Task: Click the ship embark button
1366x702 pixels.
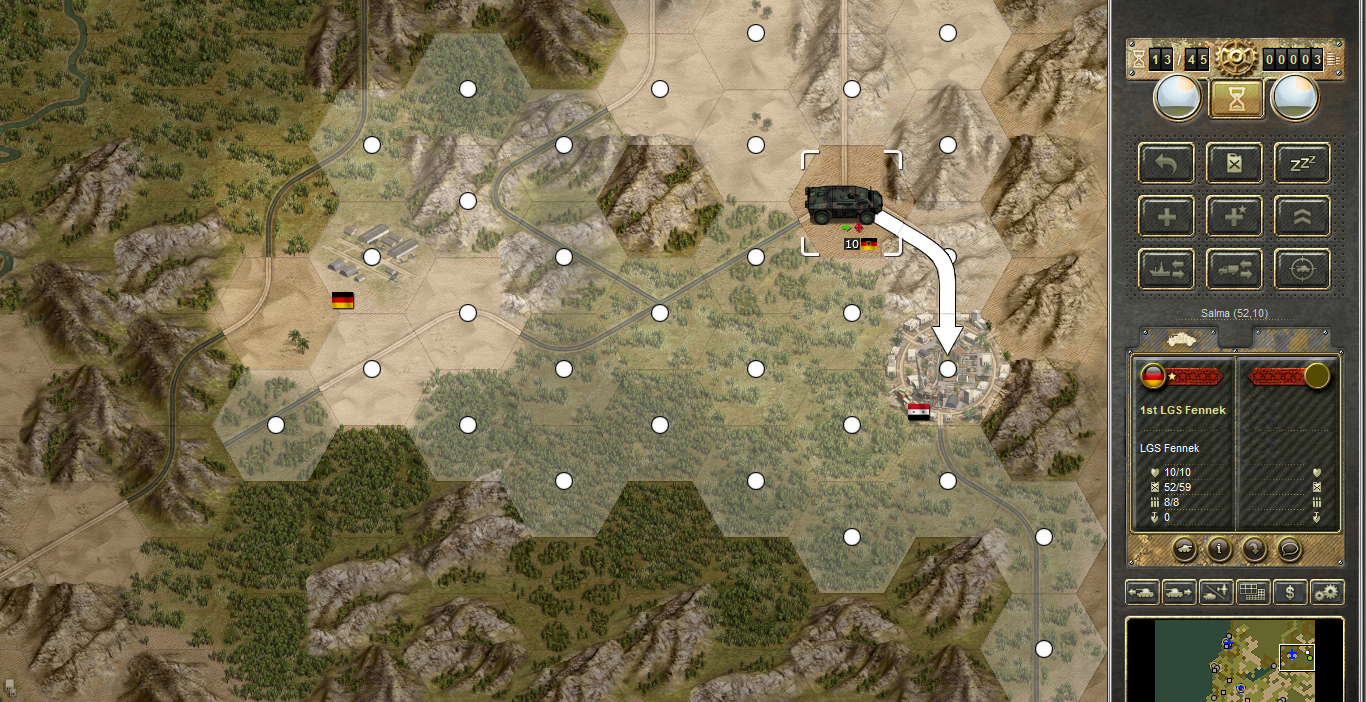Action: click(1166, 268)
